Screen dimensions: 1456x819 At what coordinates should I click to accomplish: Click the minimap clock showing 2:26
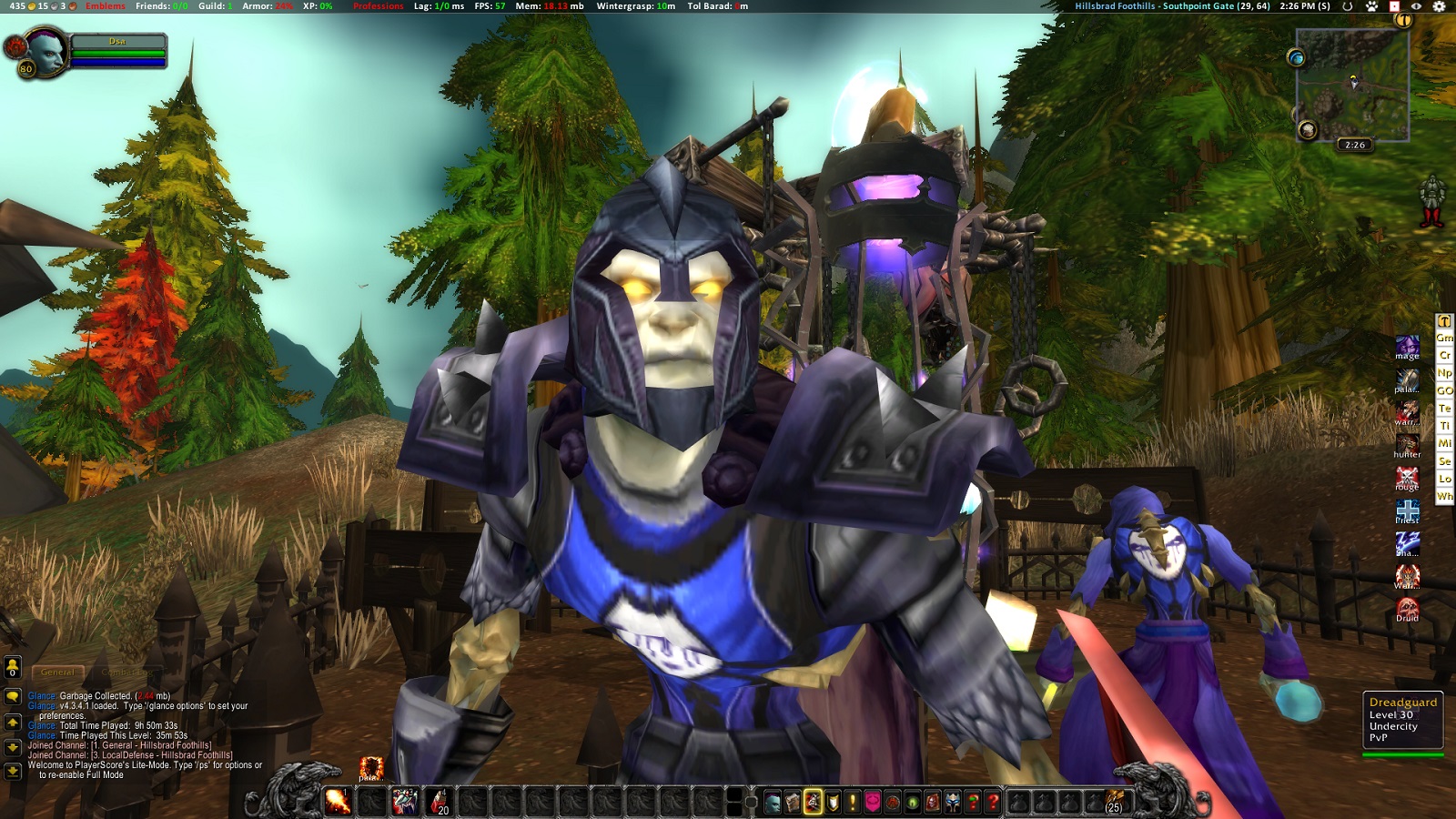pyautogui.click(x=1355, y=145)
